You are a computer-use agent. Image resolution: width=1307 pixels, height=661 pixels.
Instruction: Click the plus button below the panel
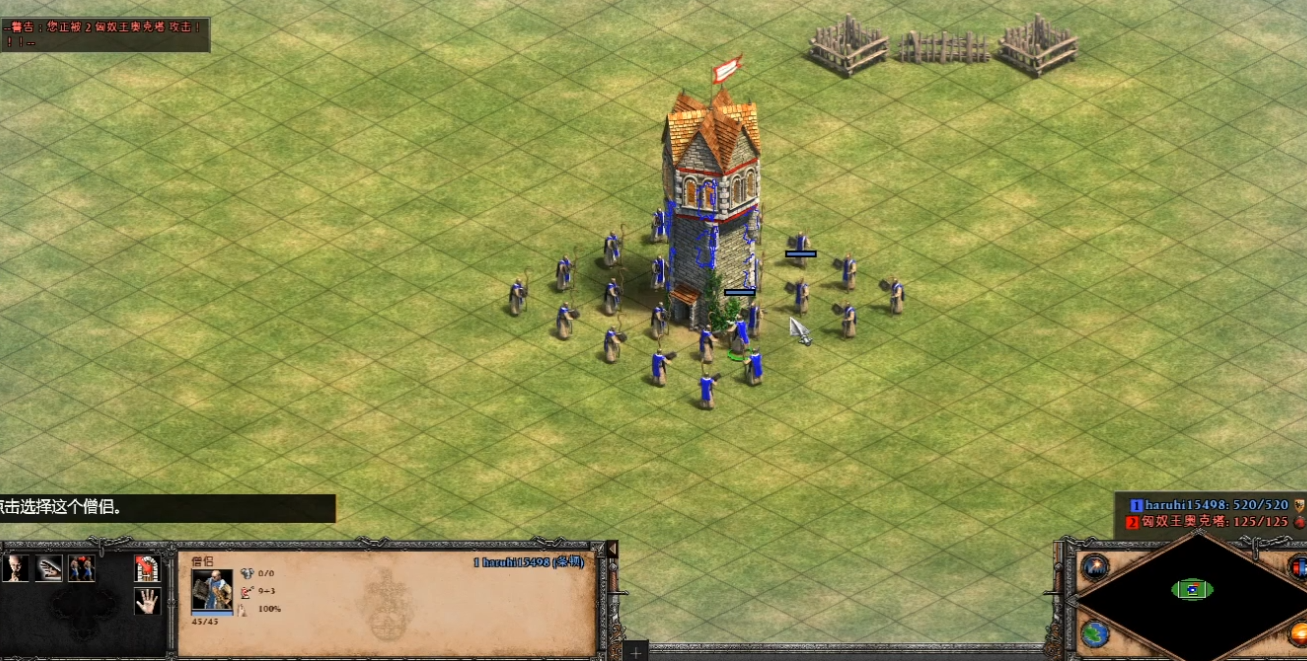(635, 652)
